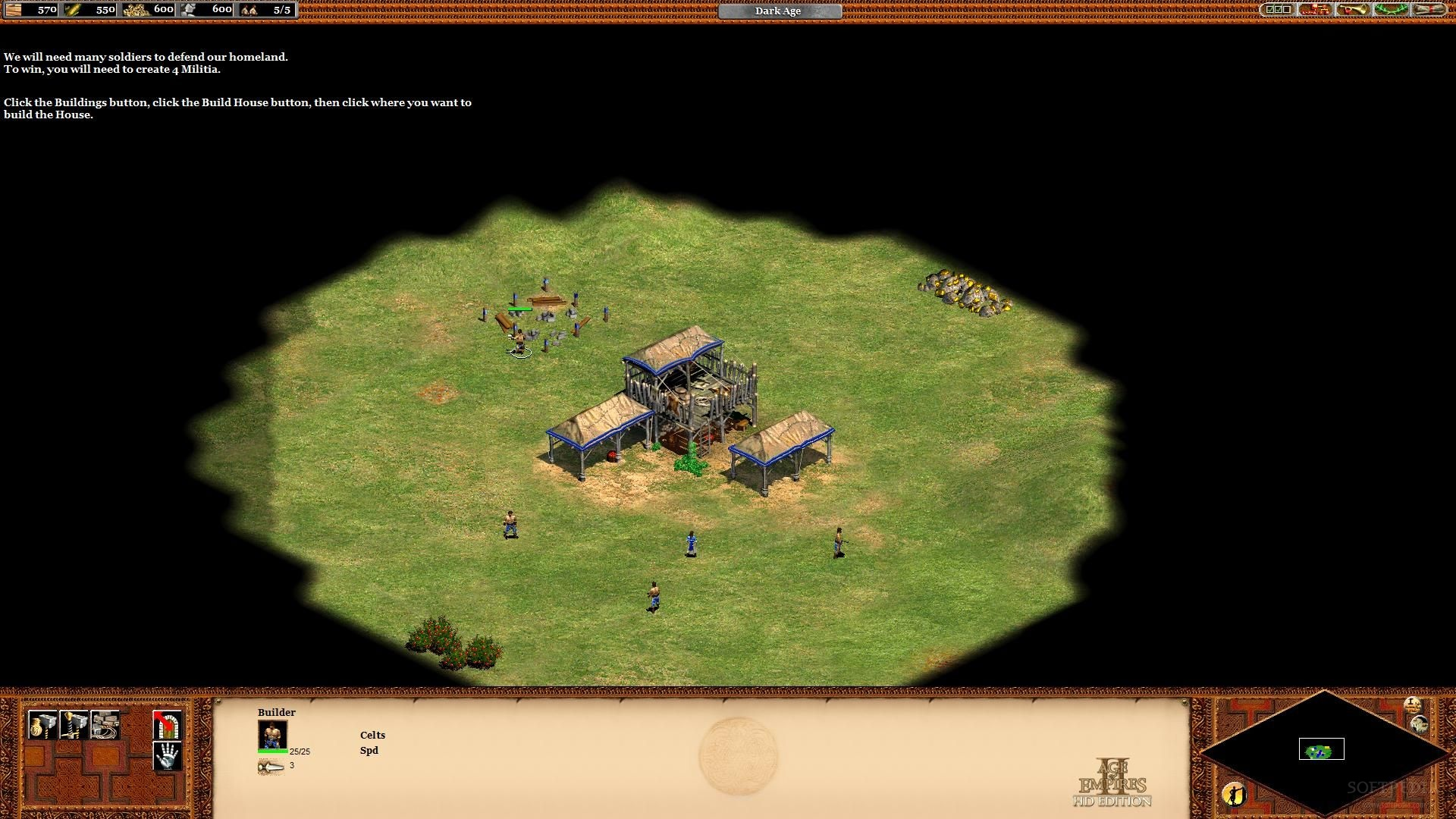The width and height of the screenshot is (1456, 819).
Task: Click the top round minimap mode button
Action: [1412, 705]
